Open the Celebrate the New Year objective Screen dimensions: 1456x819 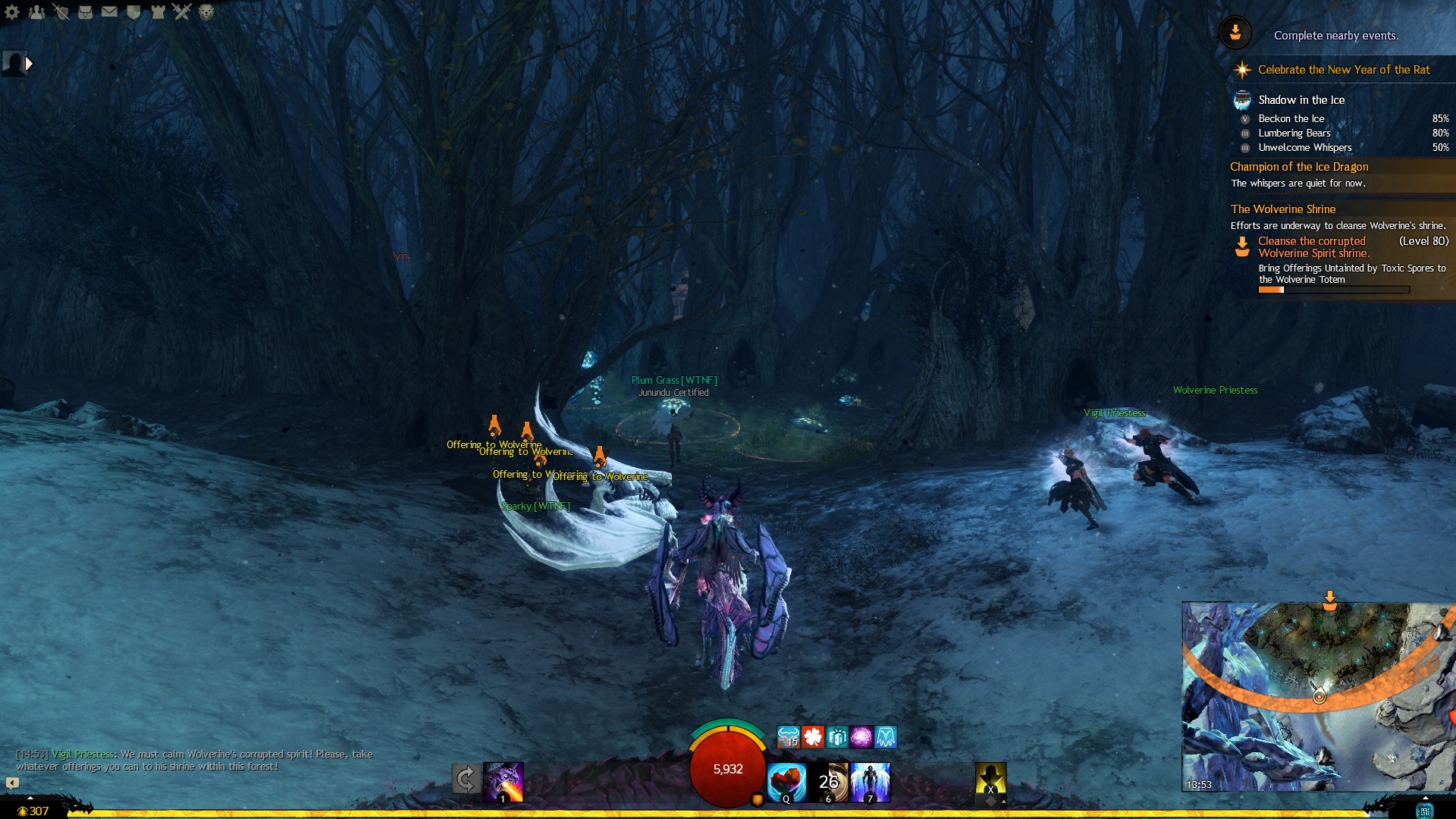coord(1343,70)
